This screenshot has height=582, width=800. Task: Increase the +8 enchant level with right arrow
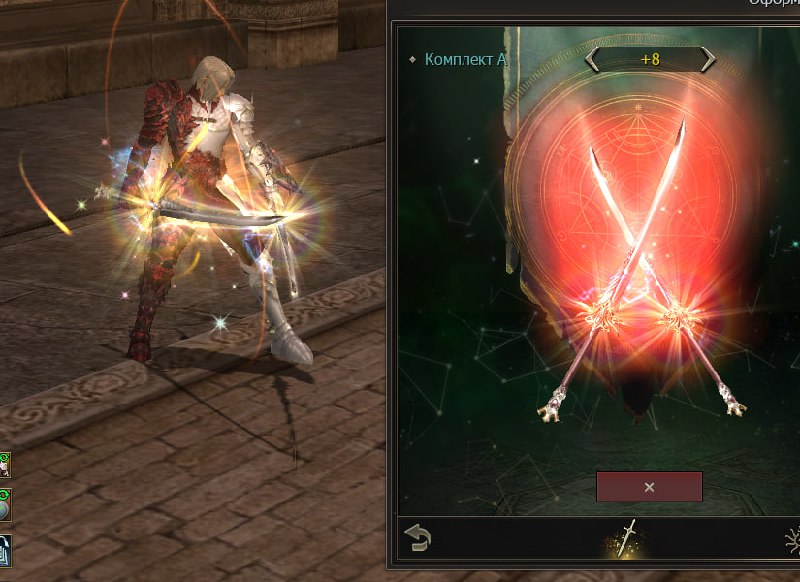pyautogui.click(x=708, y=60)
